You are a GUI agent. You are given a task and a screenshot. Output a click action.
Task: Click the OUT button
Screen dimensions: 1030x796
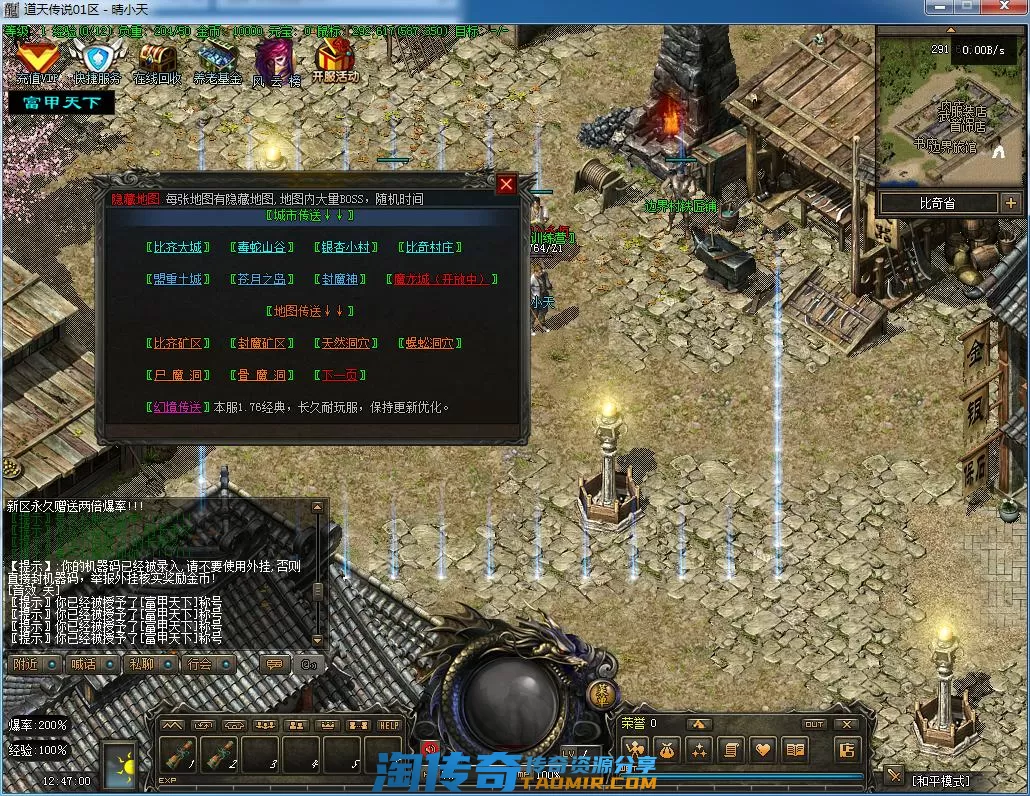point(814,724)
